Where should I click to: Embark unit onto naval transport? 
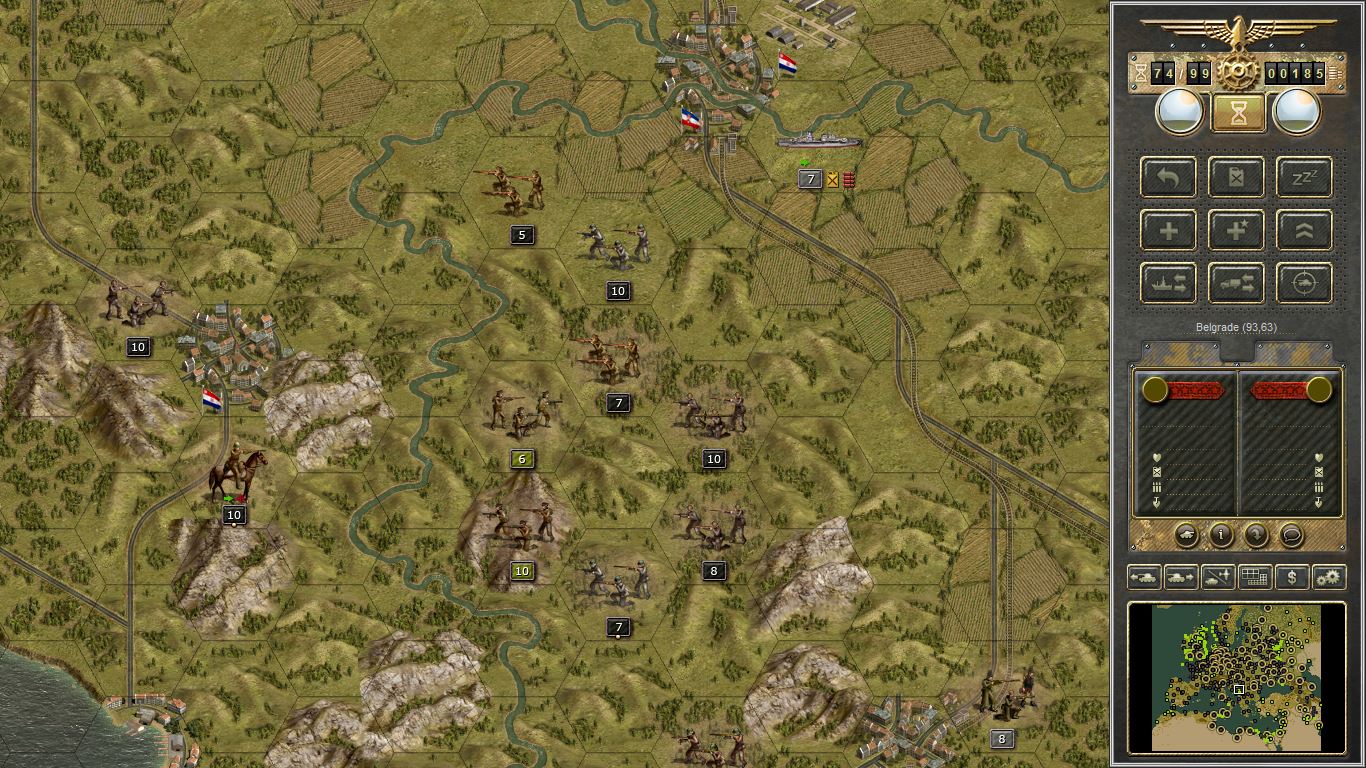pos(1168,283)
